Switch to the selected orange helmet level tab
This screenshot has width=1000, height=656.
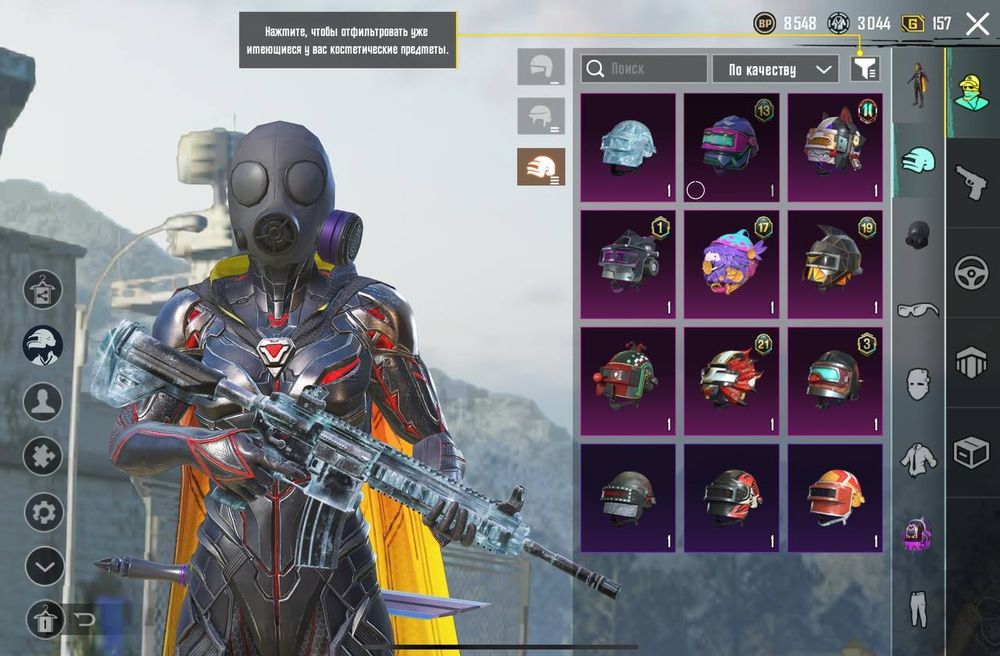tap(541, 167)
